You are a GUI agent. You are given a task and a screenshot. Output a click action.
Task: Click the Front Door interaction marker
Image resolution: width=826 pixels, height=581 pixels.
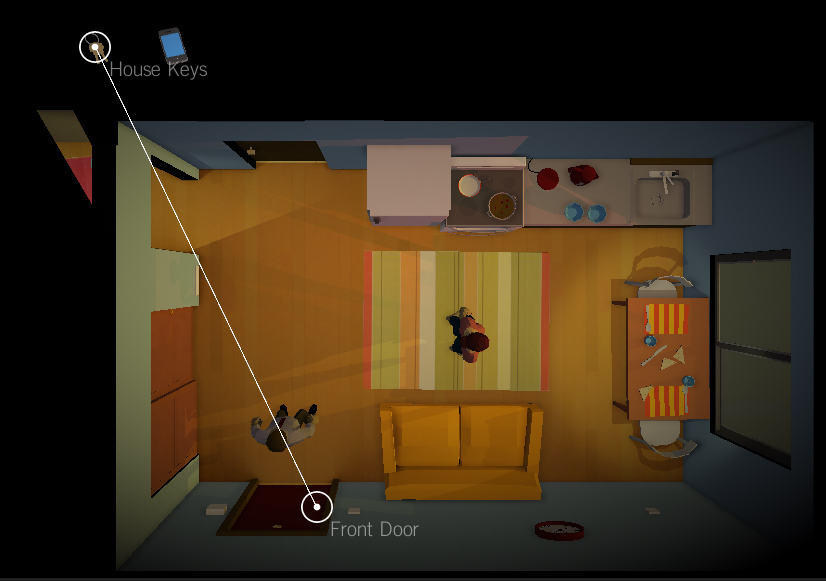(x=317, y=507)
